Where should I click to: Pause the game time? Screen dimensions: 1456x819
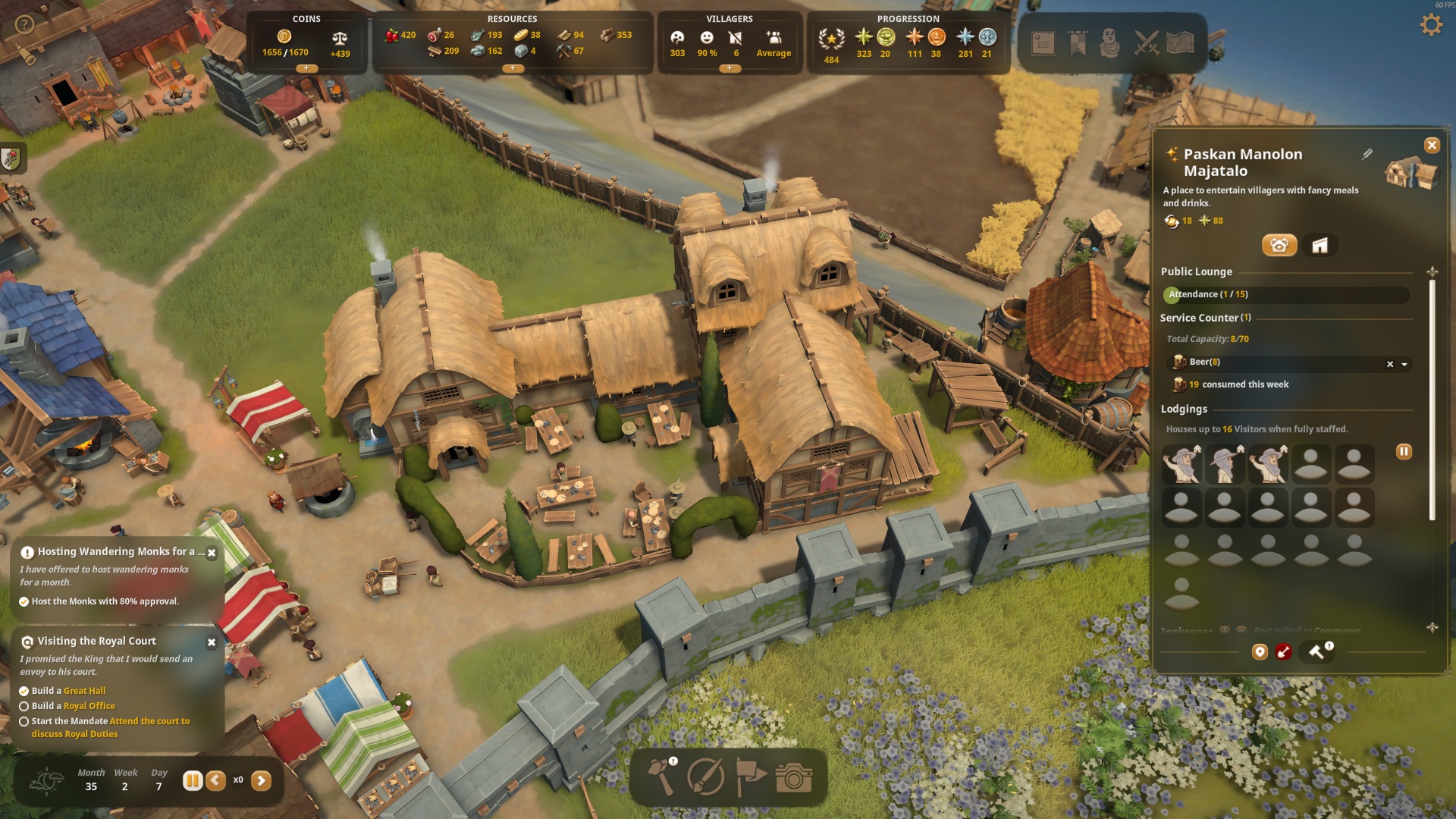tap(193, 780)
